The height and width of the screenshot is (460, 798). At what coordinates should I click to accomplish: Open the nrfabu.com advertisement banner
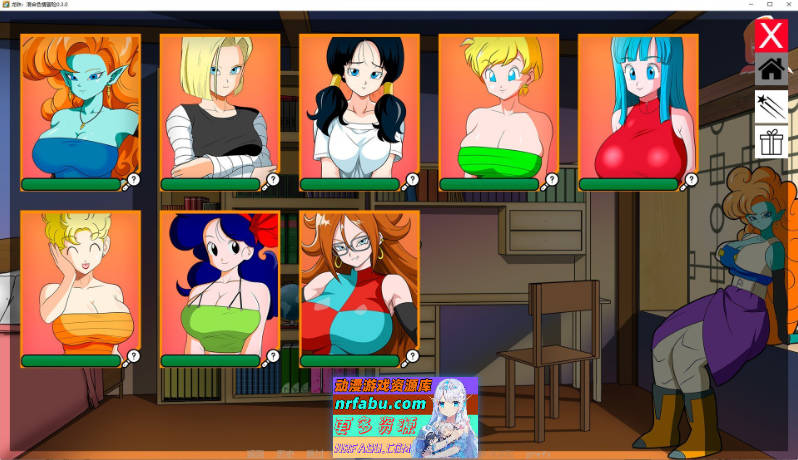tap(405, 417)
